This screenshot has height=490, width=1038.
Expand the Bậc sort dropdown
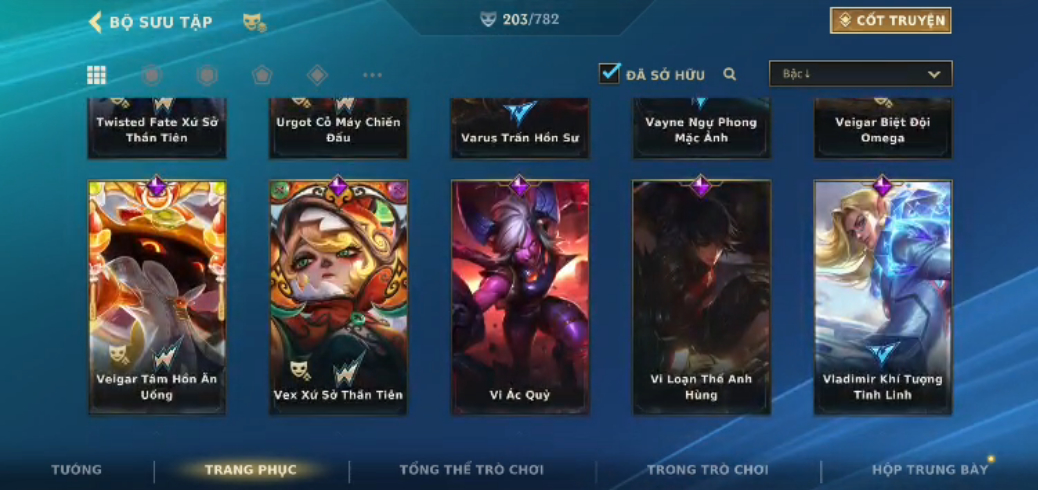pos(860,74)
